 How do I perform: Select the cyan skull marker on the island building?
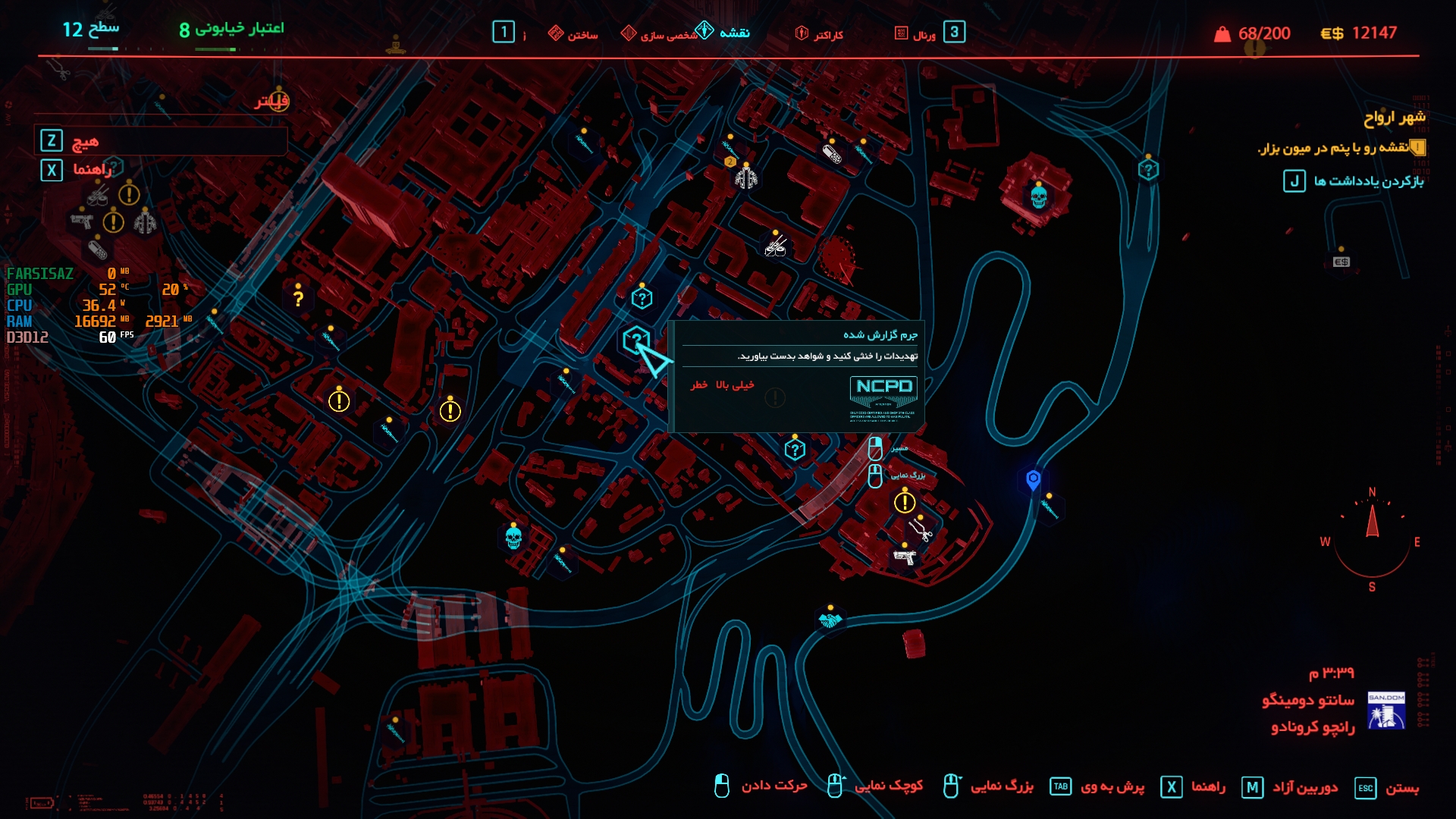1038,197
